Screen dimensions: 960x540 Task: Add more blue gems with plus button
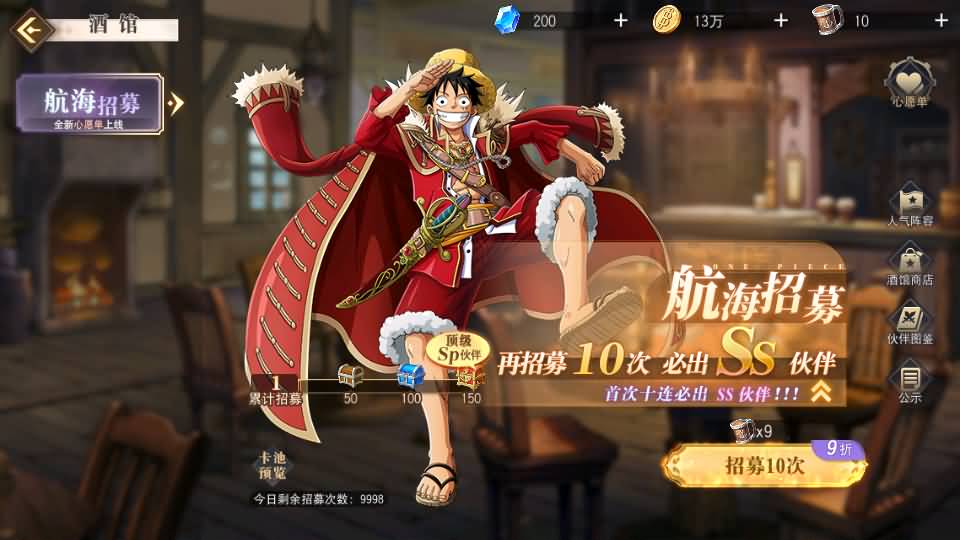pos(620,20)
